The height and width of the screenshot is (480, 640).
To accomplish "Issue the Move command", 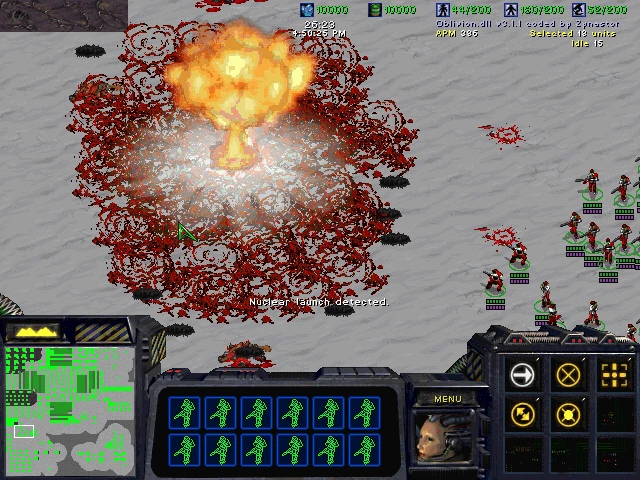I will (522, 375).
